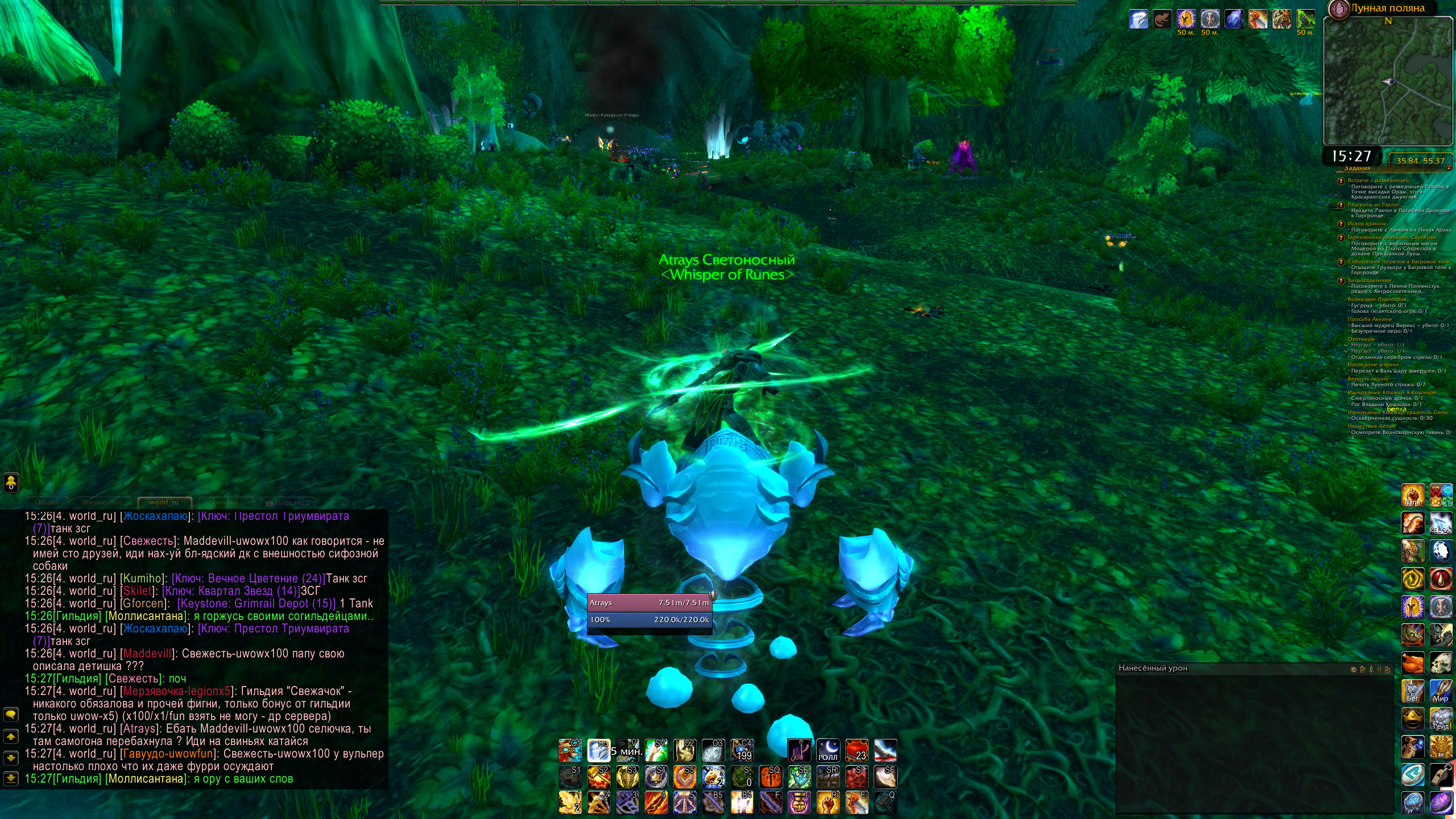Use the red jar item with 23 stacks
The height and width of the screenshot is (819, 1456).
857,750
